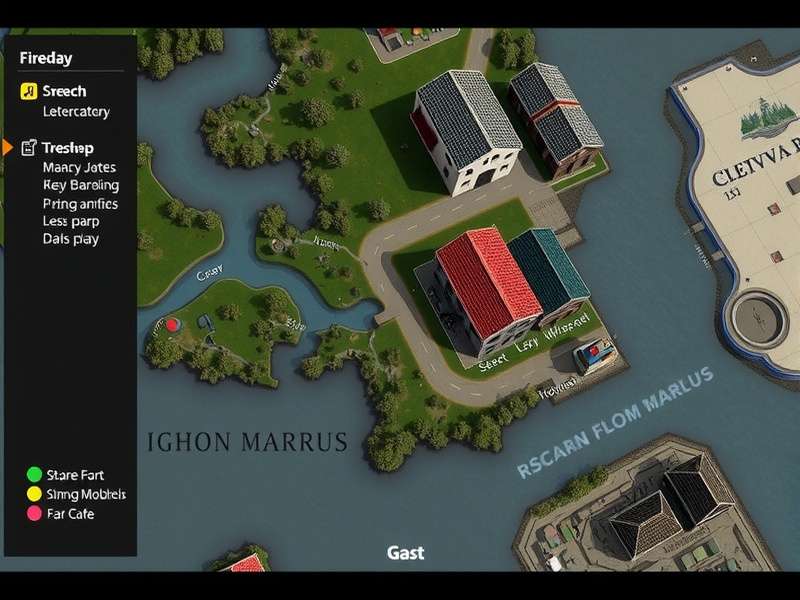Choose the Less parp option
This screenshot has width=800, height=600.
pyautogui.click(x=70, y=221)
